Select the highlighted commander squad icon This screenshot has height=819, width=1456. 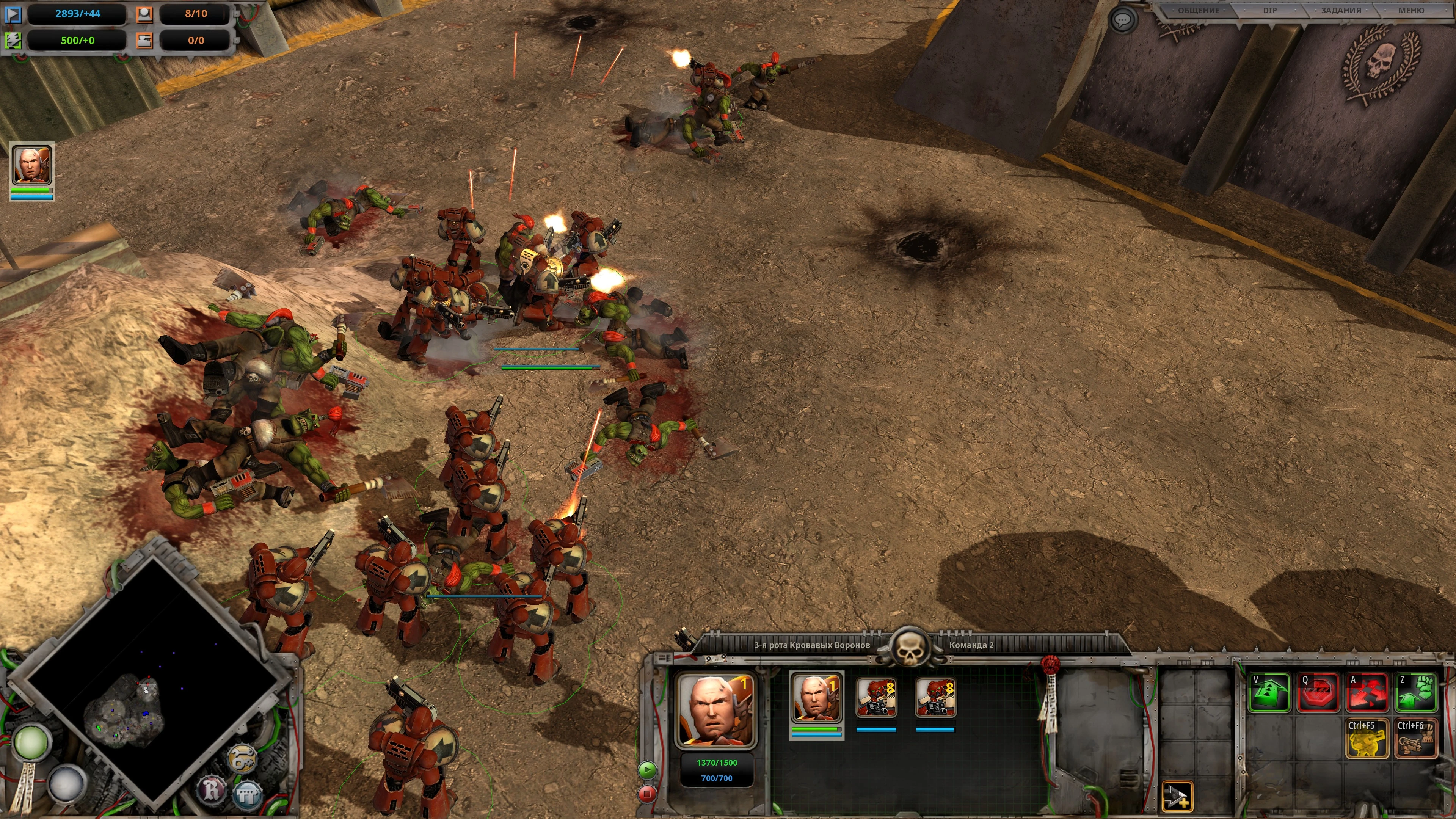point(816,698)
